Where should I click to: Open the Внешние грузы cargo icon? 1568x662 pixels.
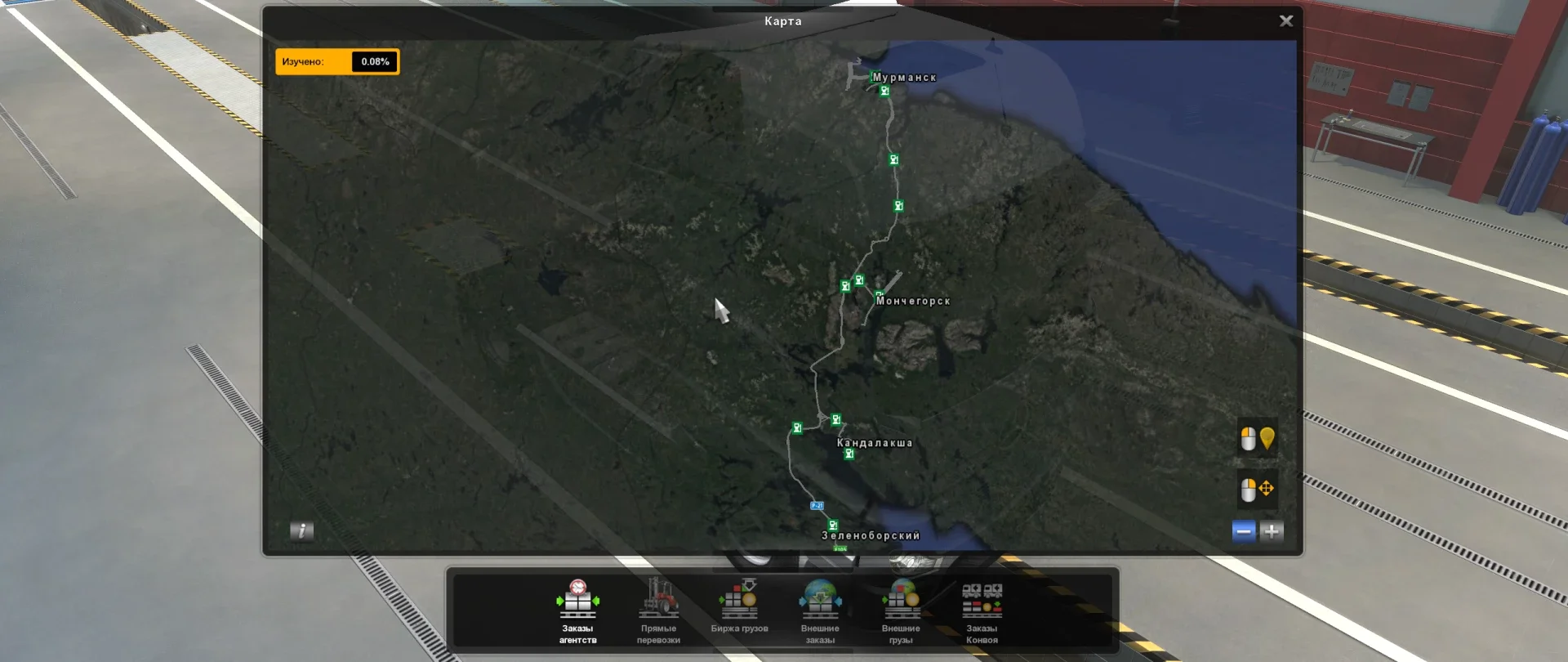point(902,602)
